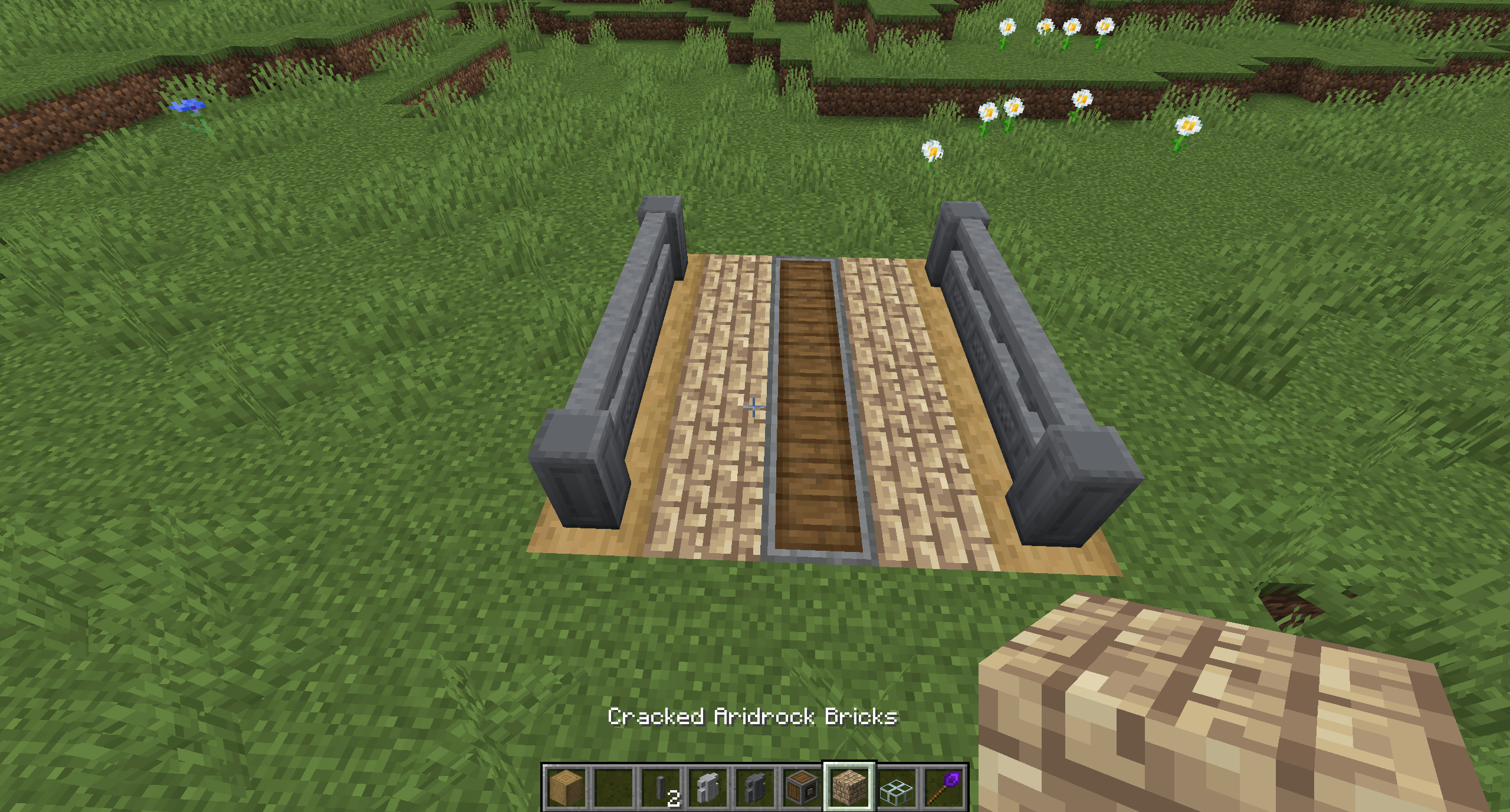Select the Cracked Aridrock Bricks hotbar slot
Image resolution: width=1510 pixels, height=812 pixels.
coord(849,787)
